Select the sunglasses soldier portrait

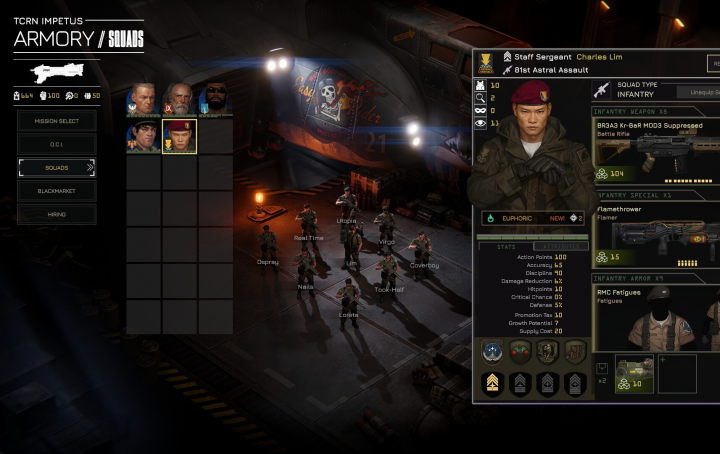point(214,100)
